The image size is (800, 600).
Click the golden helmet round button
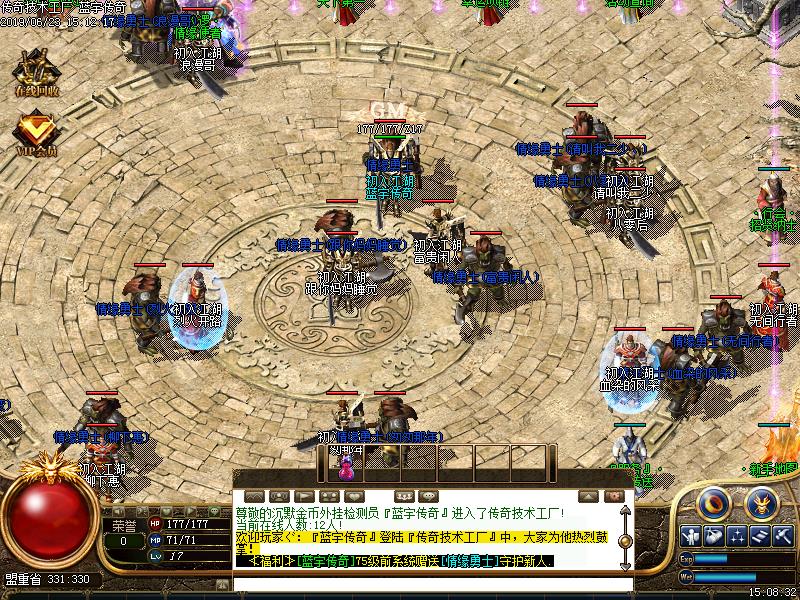click(761, 502)
